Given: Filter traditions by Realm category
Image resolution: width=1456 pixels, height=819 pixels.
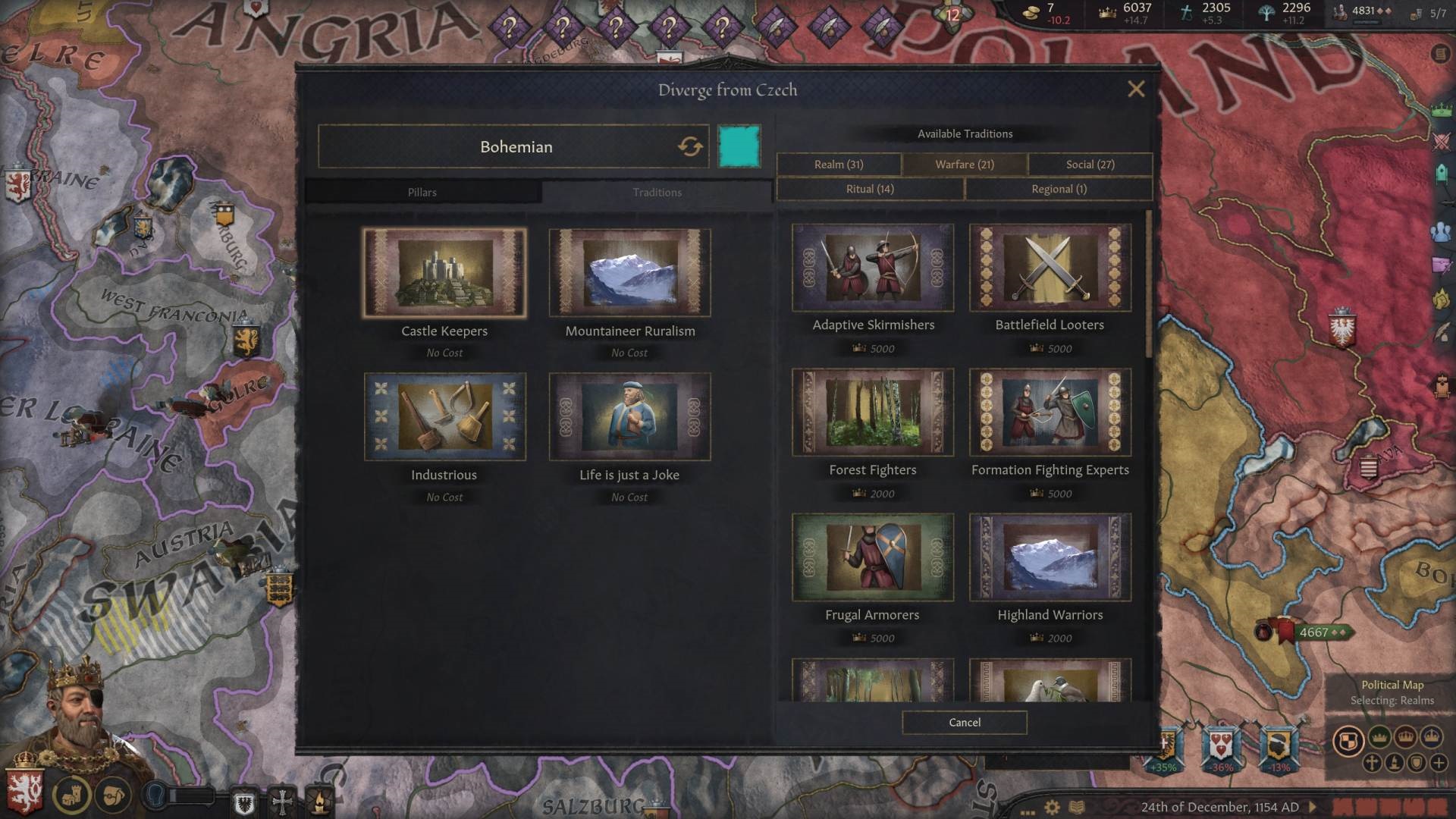Looking at the screenshot, I should pos(839,165).
